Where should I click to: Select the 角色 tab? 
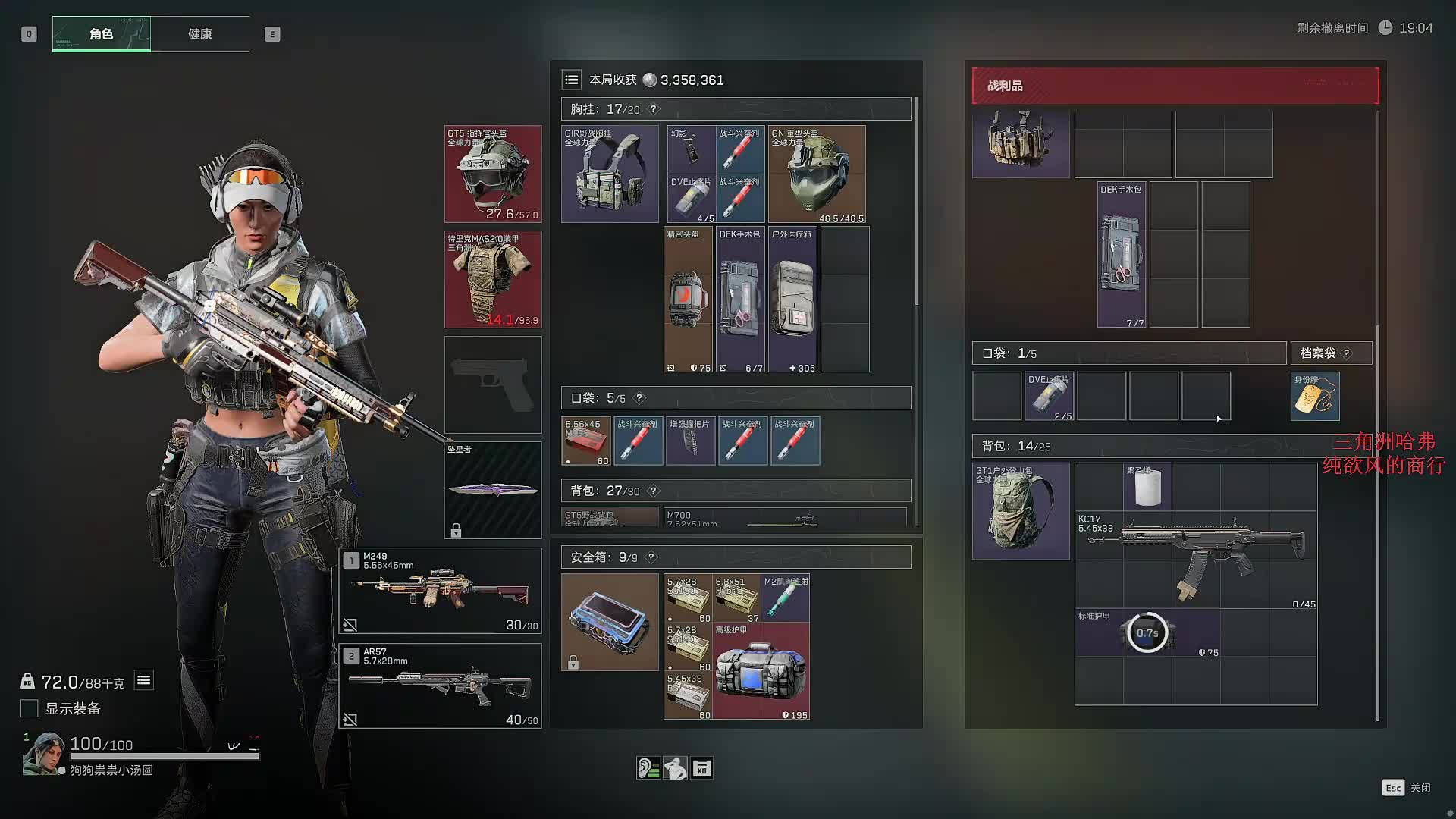click(x=102, y=34)
